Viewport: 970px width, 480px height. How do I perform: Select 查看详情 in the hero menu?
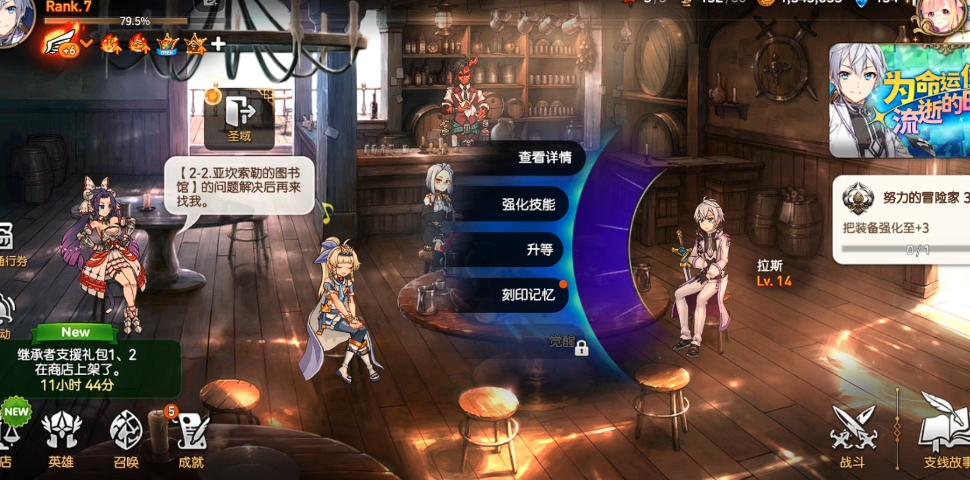545,158
